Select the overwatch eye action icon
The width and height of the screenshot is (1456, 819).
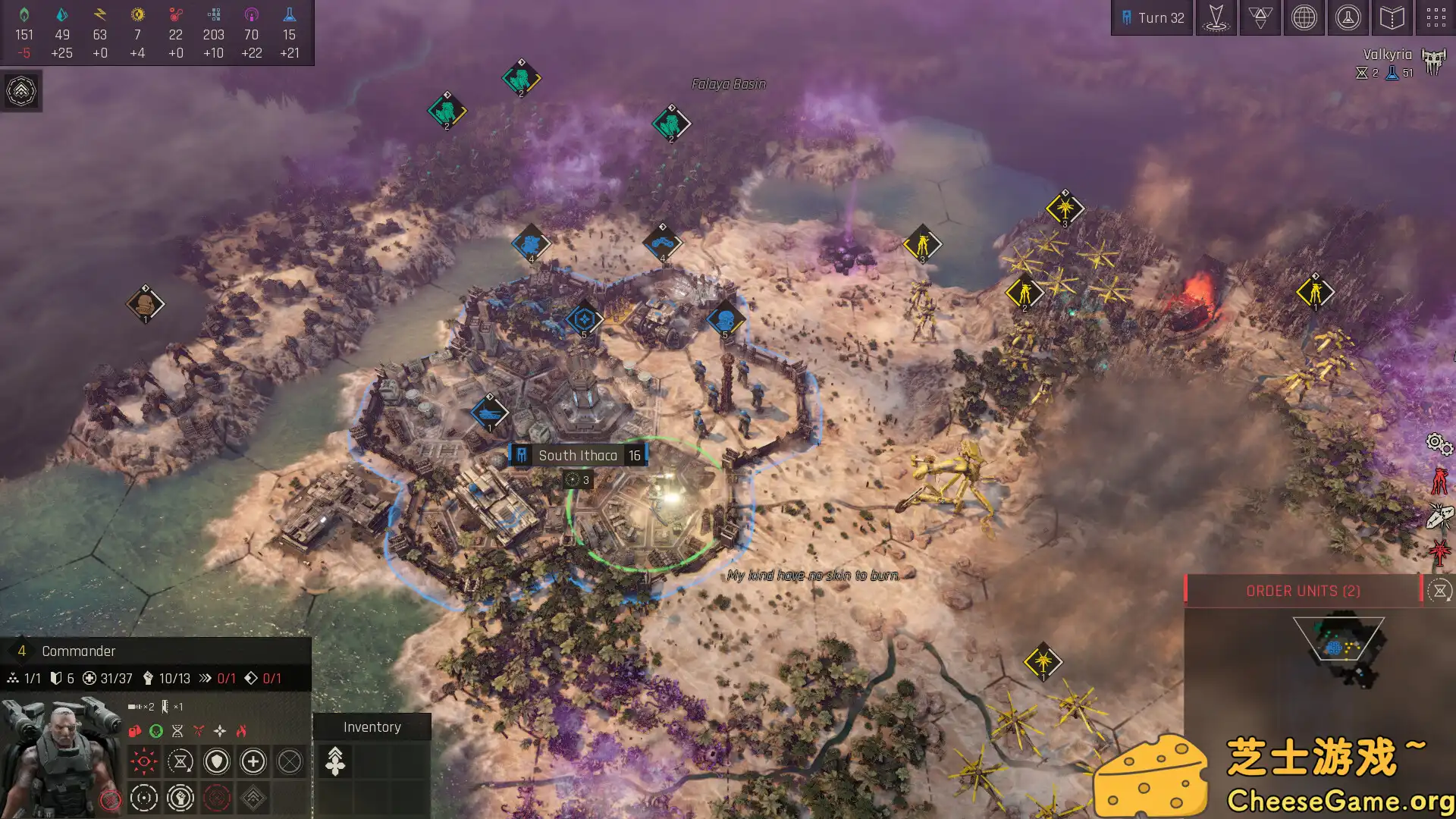[144, 761]
